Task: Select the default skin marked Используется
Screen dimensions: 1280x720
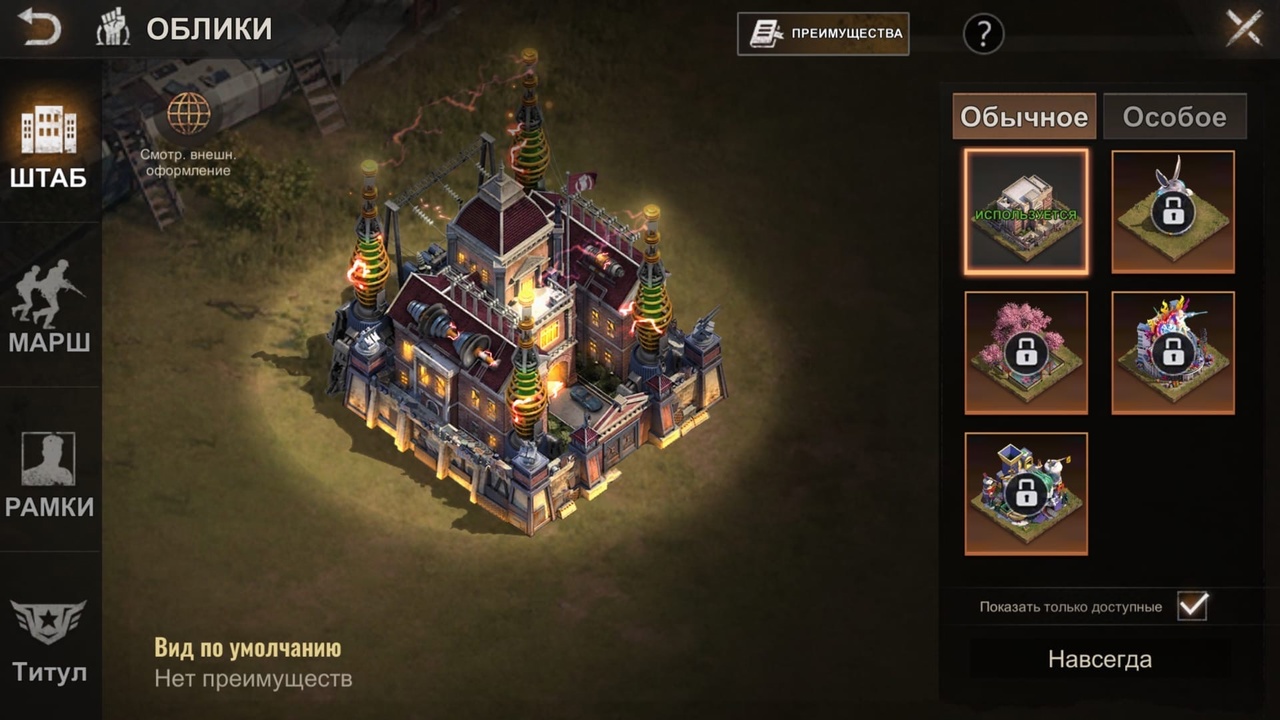Action: coord(1026,212)
